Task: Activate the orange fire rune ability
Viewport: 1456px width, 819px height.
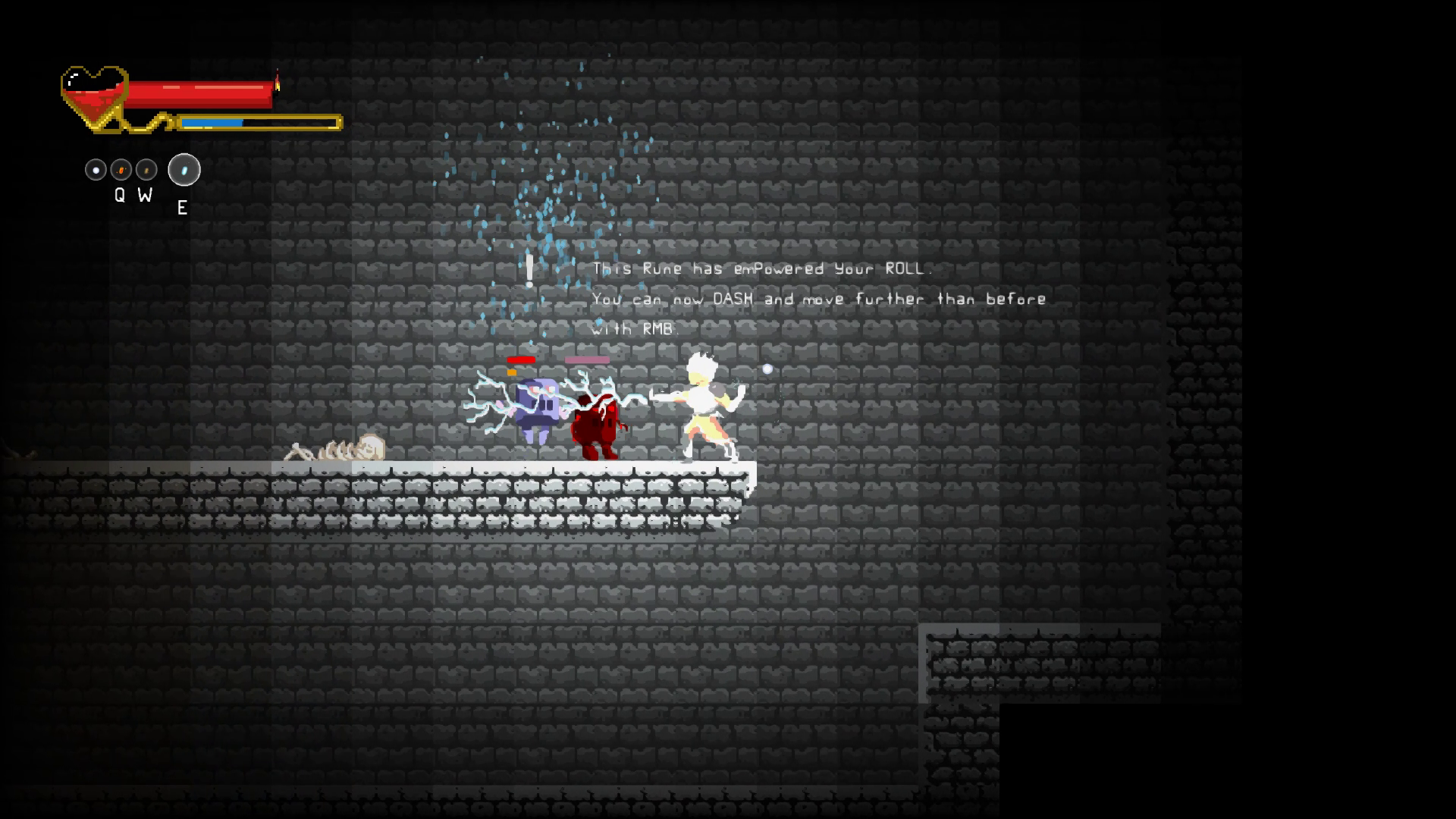Action: pos(121,170)
